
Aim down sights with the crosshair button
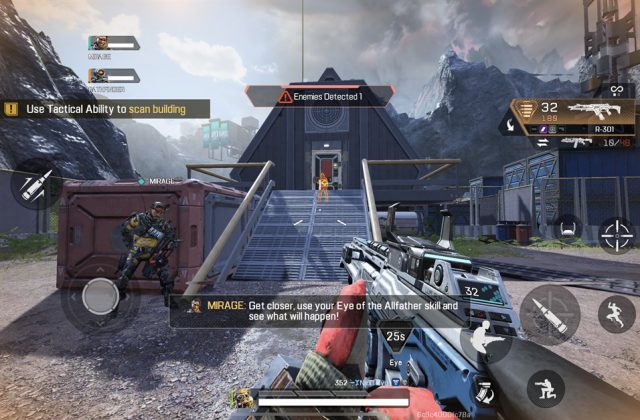coord(617,234)
